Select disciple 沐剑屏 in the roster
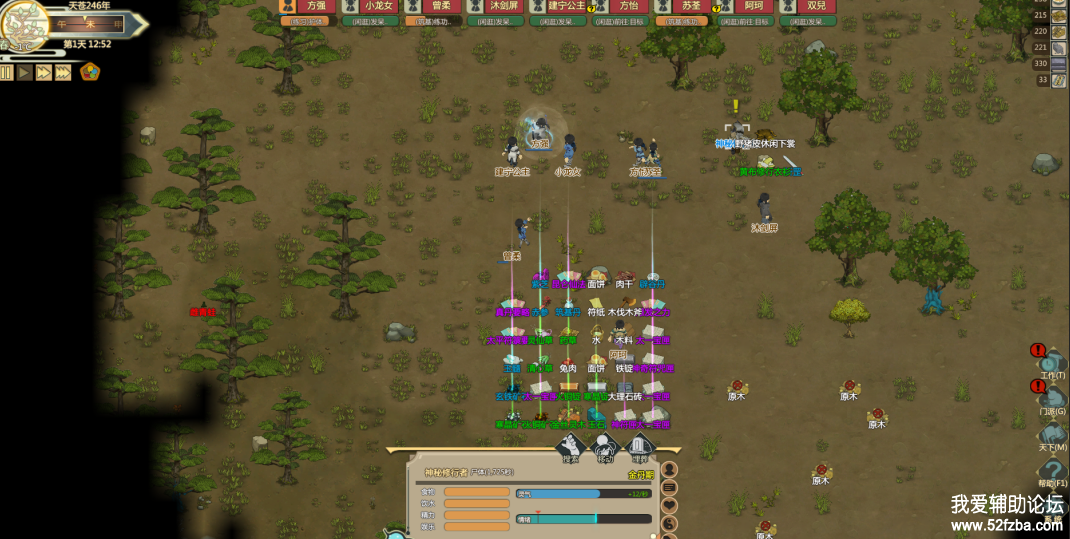 point(495,6)
